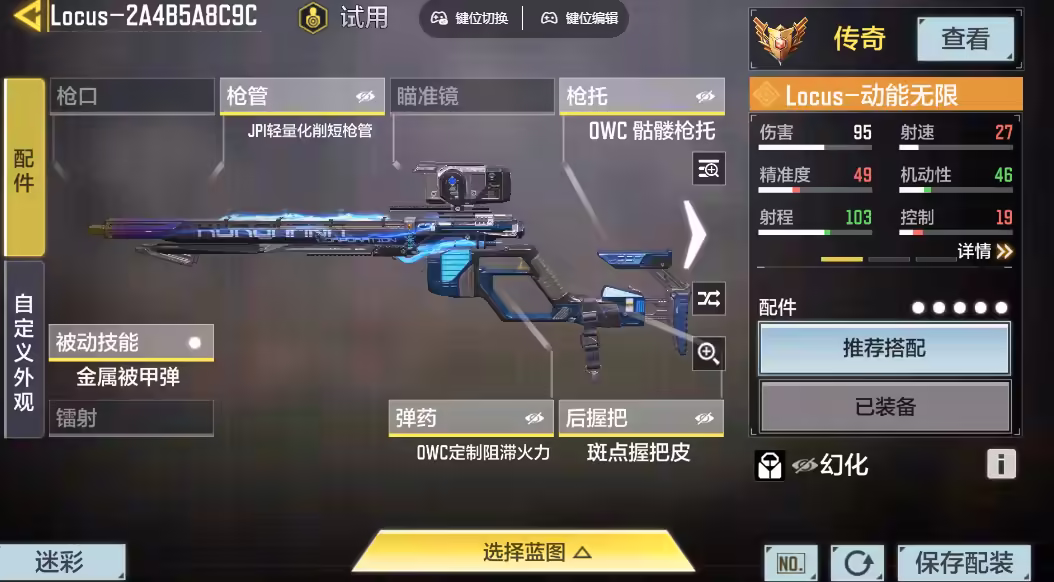Viewport: 1054px width, 582px height.
Task: Open the 被动技能 perk slot
Action: tap(130, 342)
